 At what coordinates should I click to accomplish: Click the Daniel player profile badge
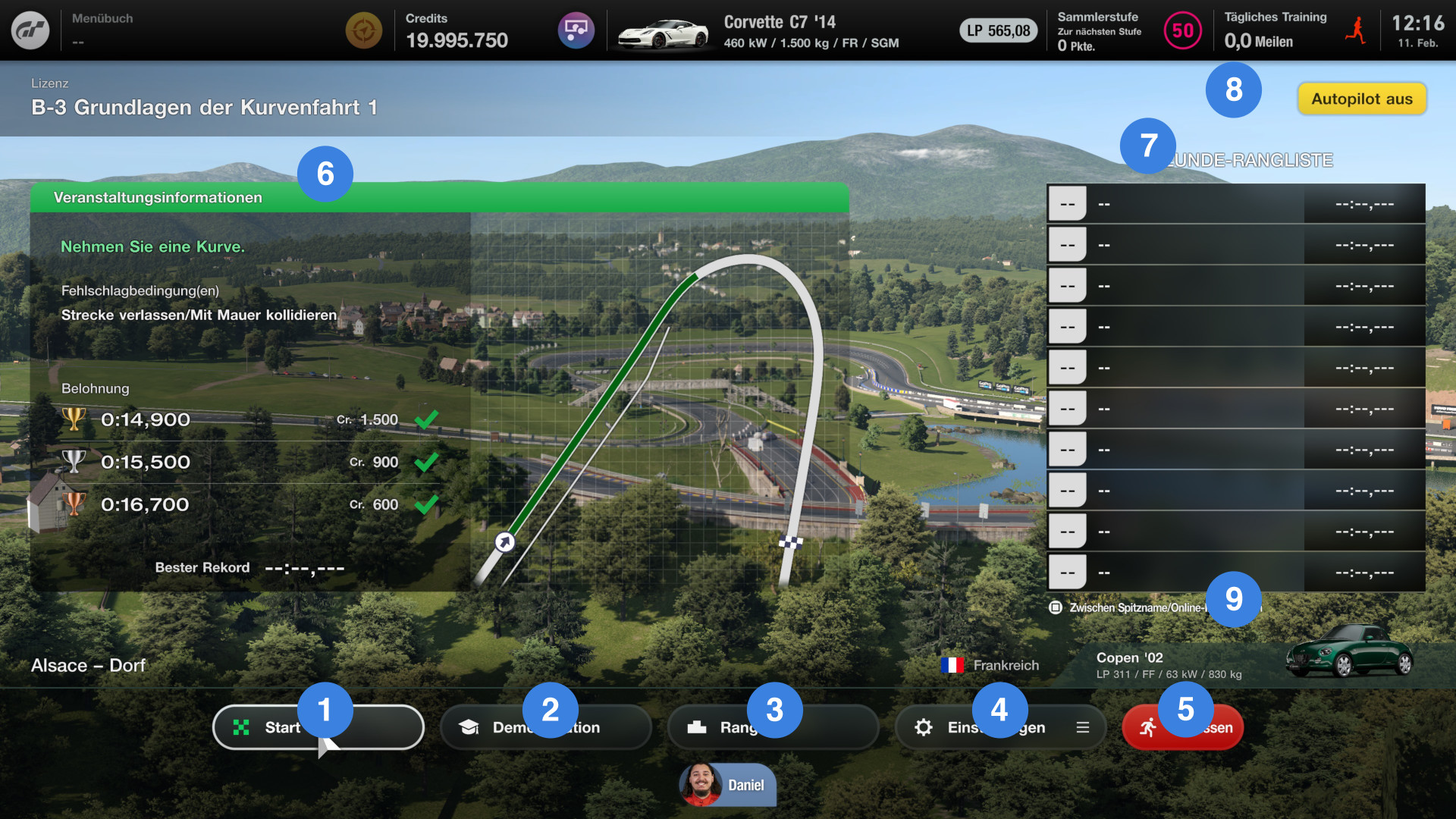(726, 785)
